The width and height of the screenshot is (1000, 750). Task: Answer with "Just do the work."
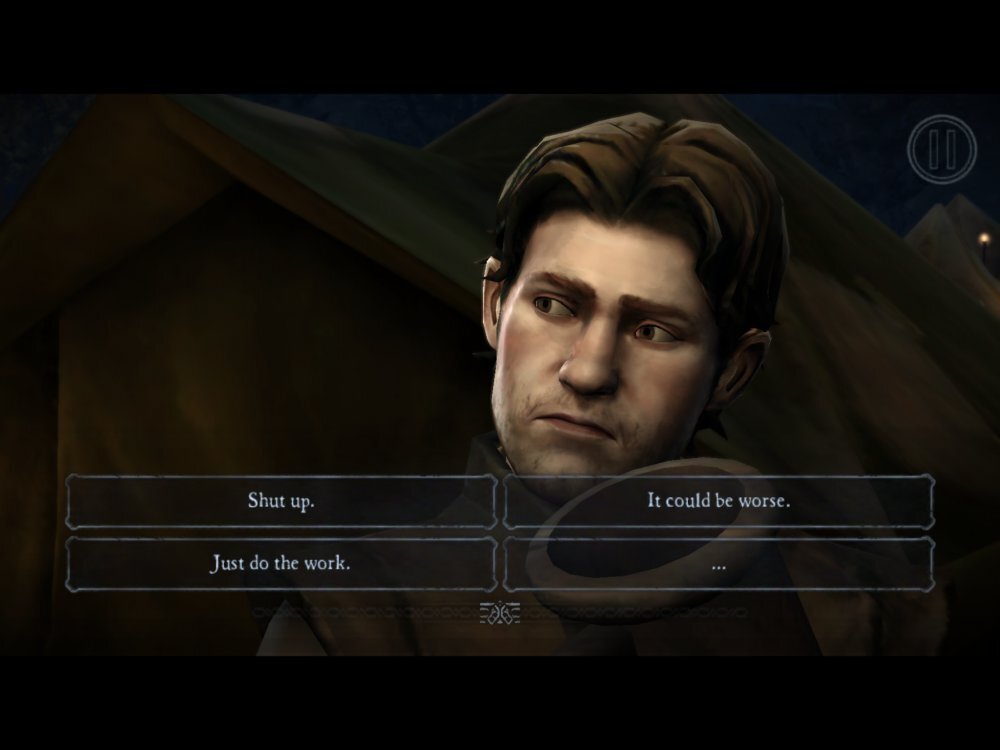(281, 564)
